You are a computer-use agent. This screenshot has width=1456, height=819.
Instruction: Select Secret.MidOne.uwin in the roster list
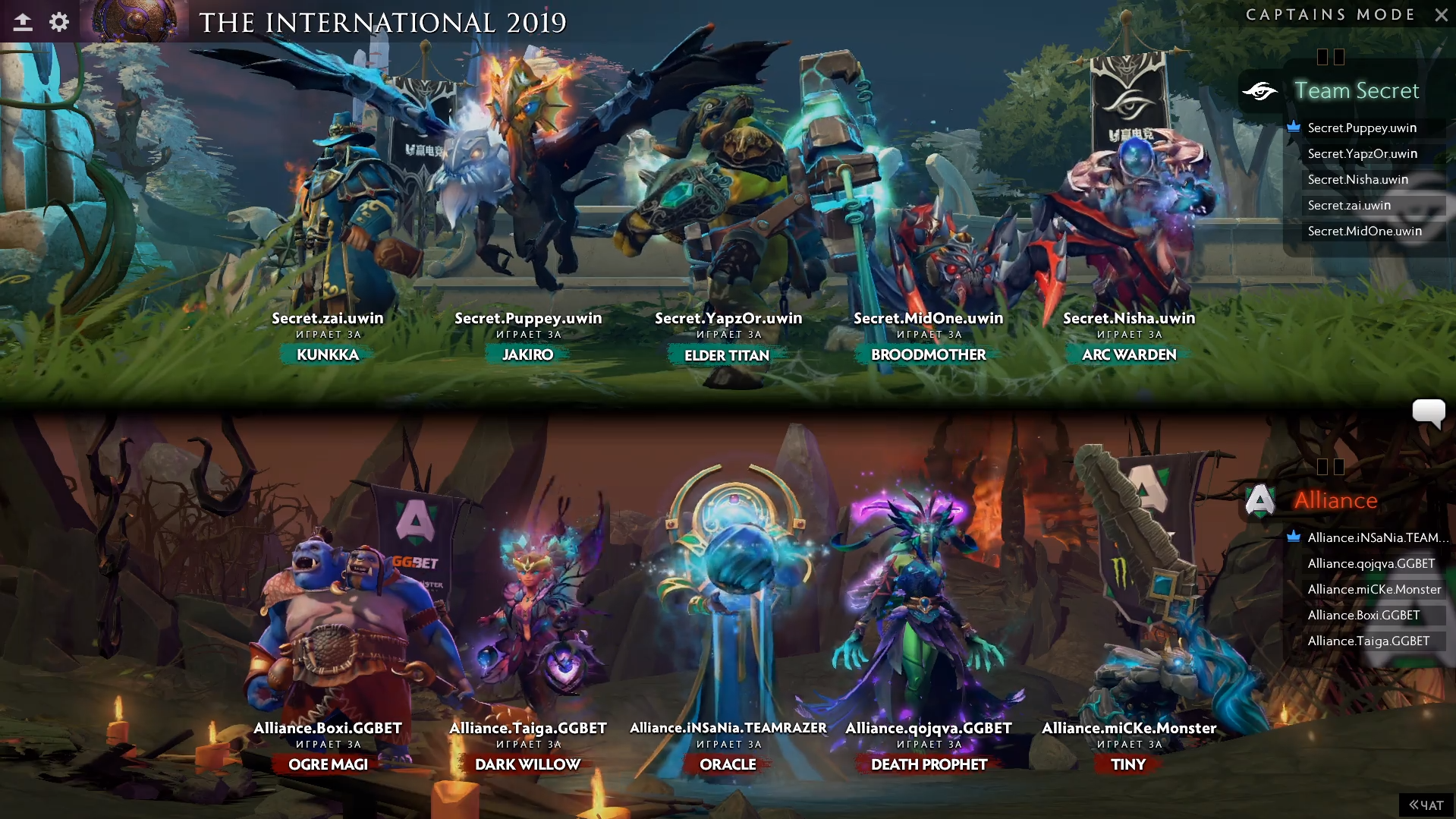1364,231
